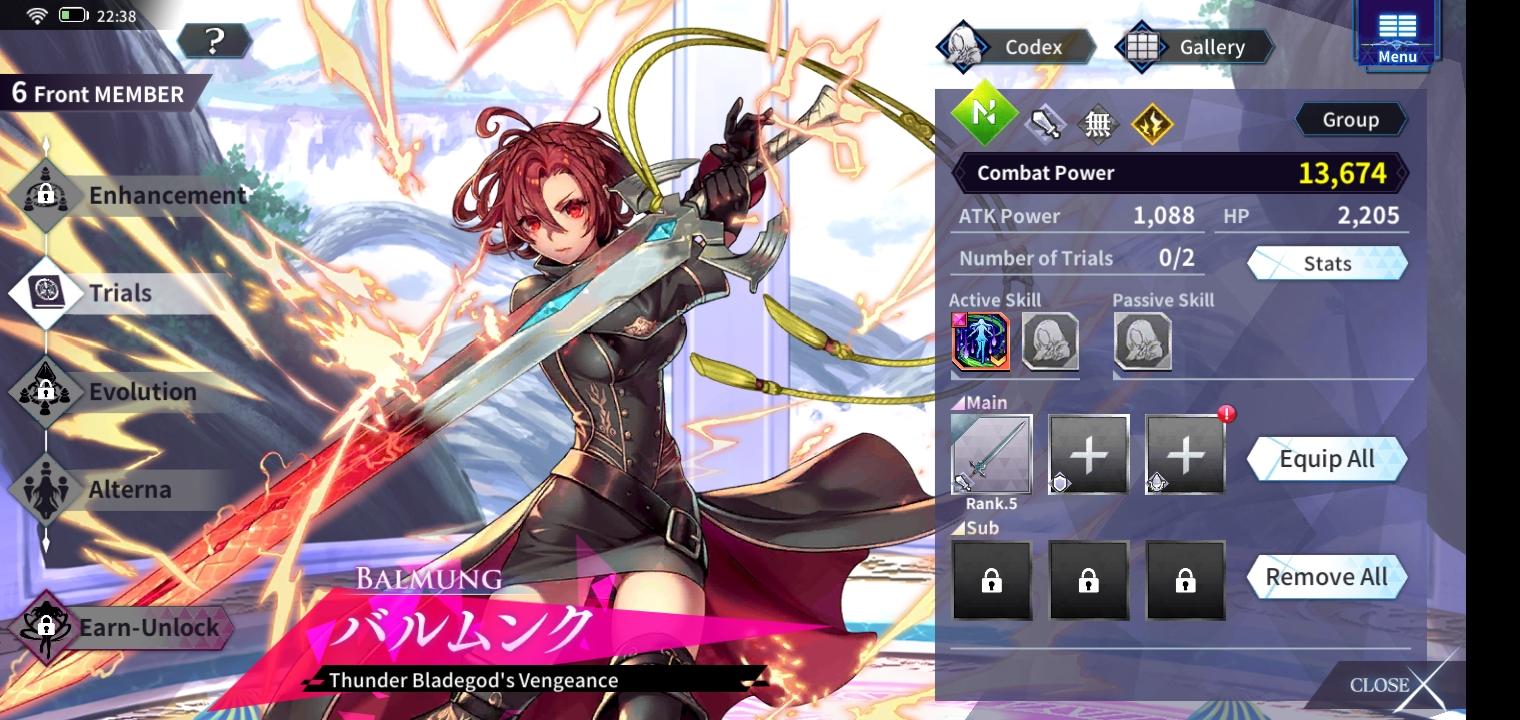Tap the Number of Trials 0/2 counter

(x=1075, y=258)
